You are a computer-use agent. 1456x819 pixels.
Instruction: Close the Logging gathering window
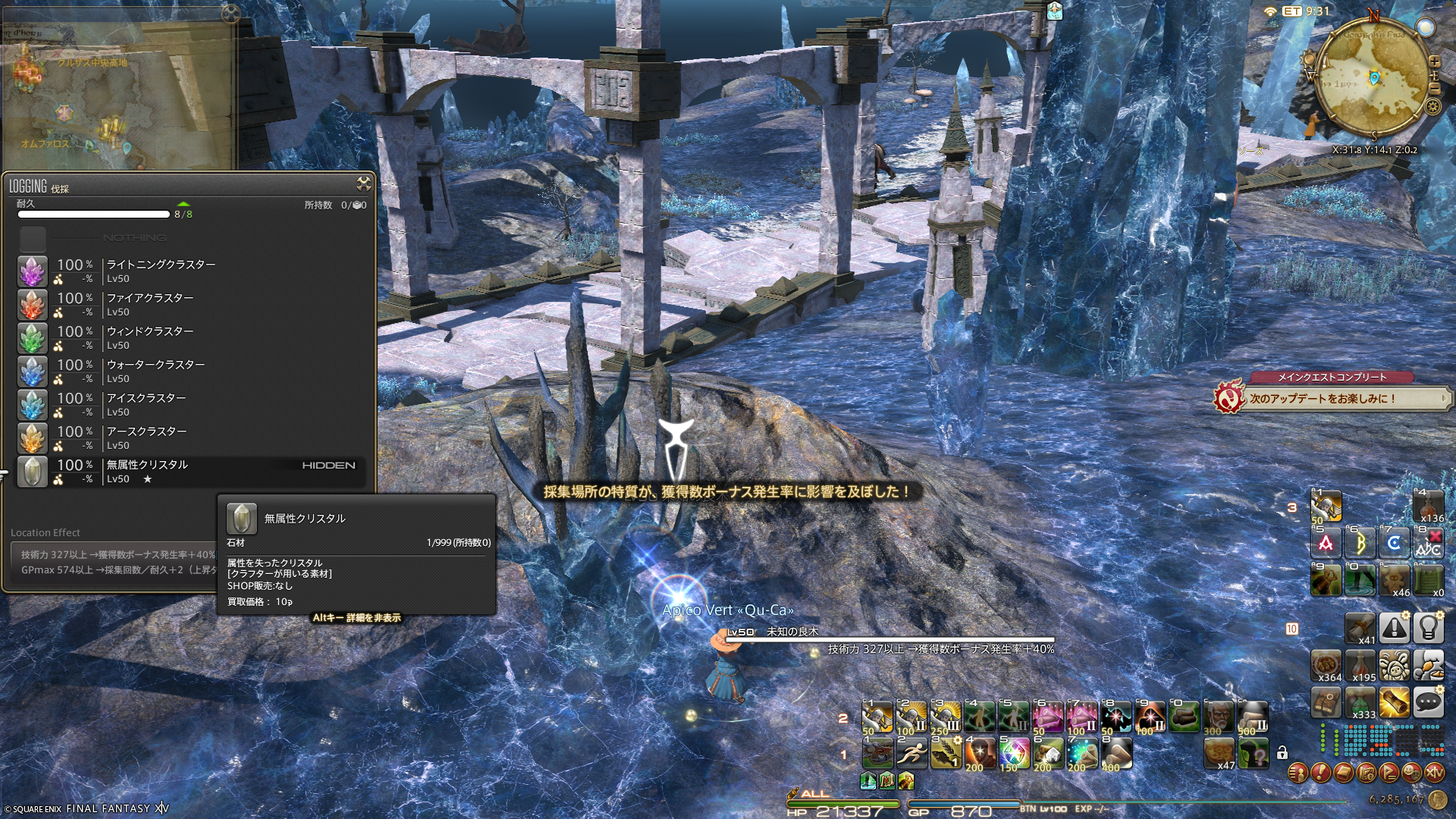pyautogui.click(x=364, y=184)
